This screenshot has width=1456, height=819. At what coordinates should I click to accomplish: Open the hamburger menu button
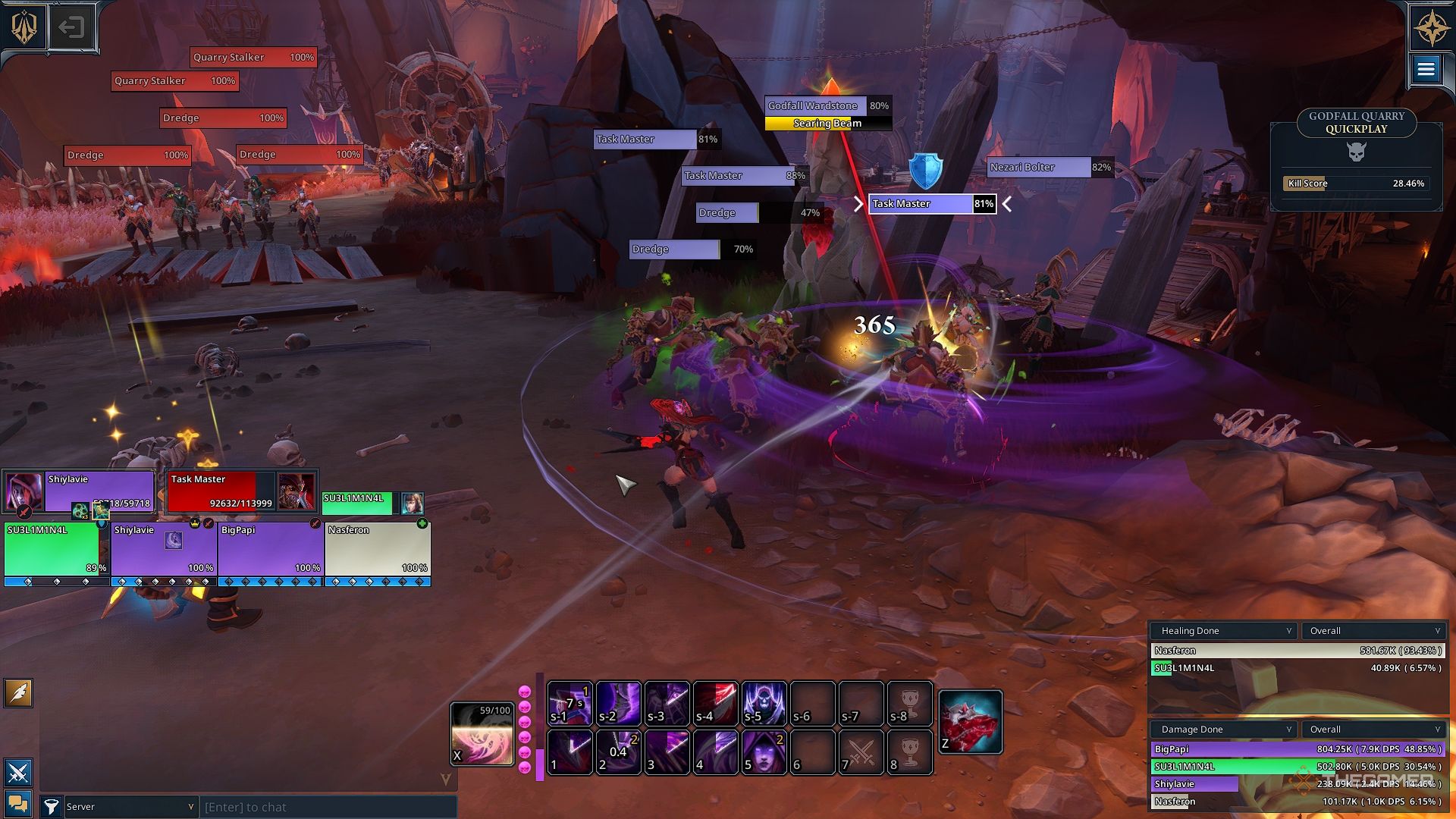(1426, 71)
